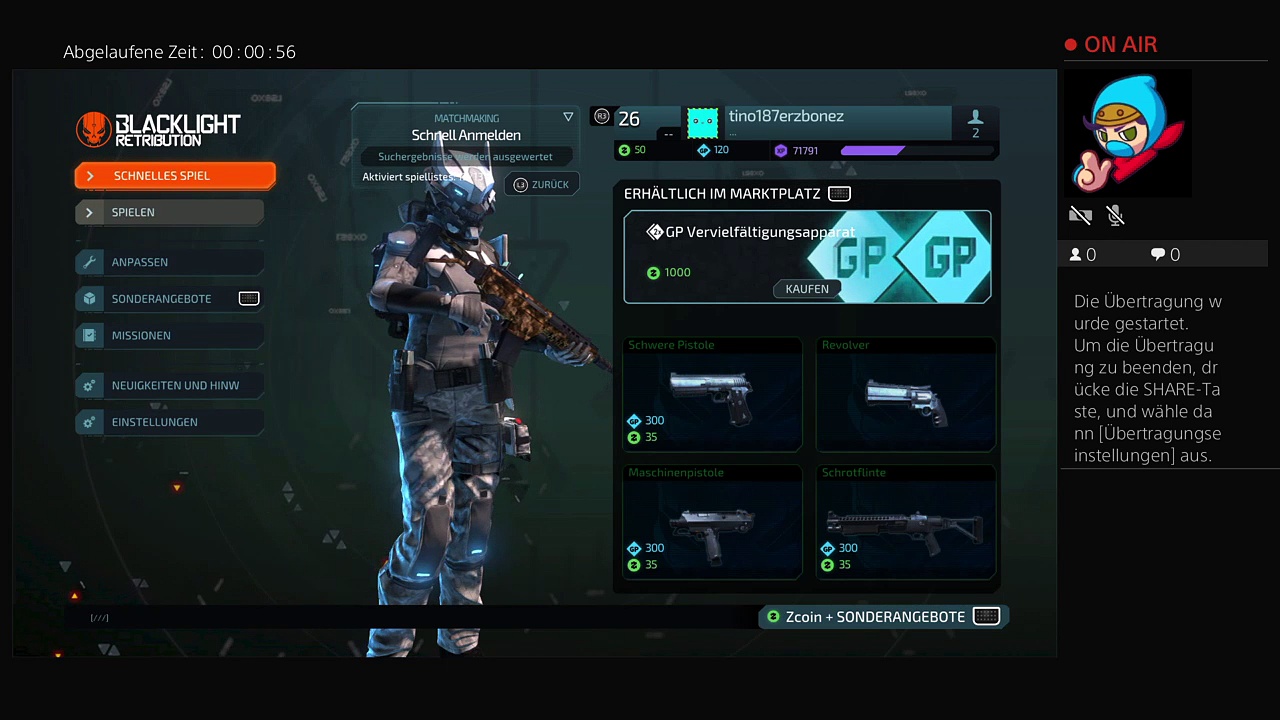Open the Spielen menu
The width and height of the screenshot is (1280, 720).
[x=170, y=212]
